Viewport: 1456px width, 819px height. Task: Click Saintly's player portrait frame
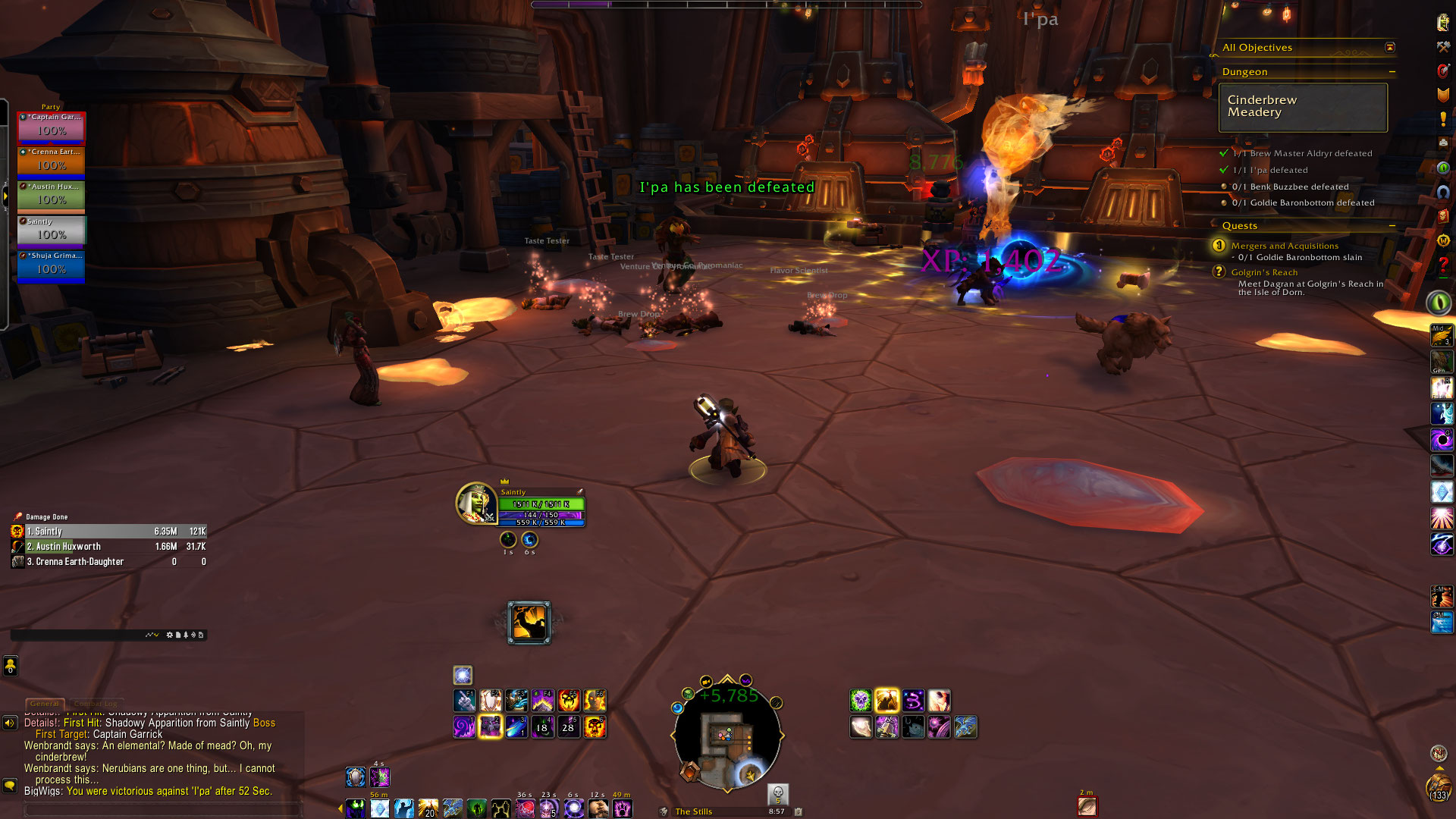[x=475, y=504]
